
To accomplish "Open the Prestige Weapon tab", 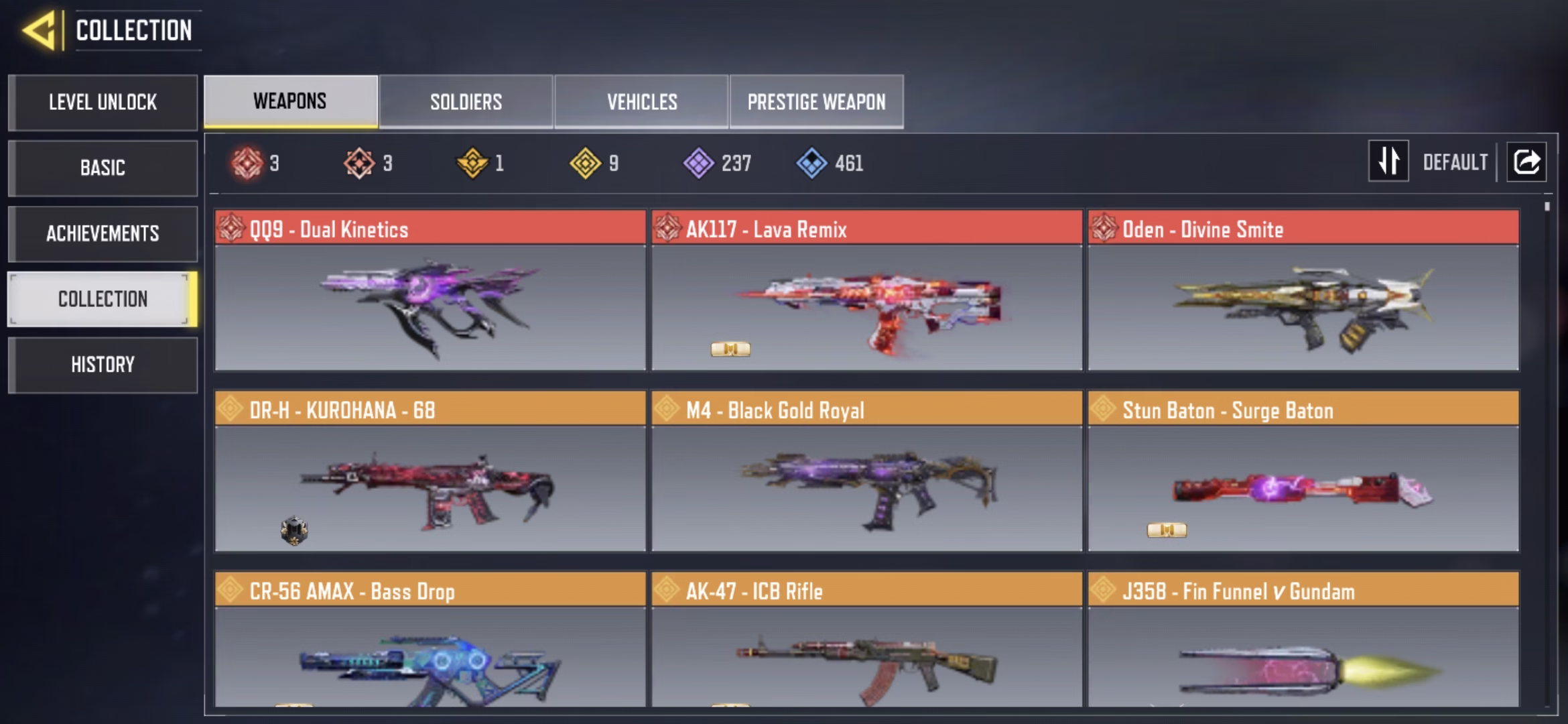I will (x=816, y=102).
